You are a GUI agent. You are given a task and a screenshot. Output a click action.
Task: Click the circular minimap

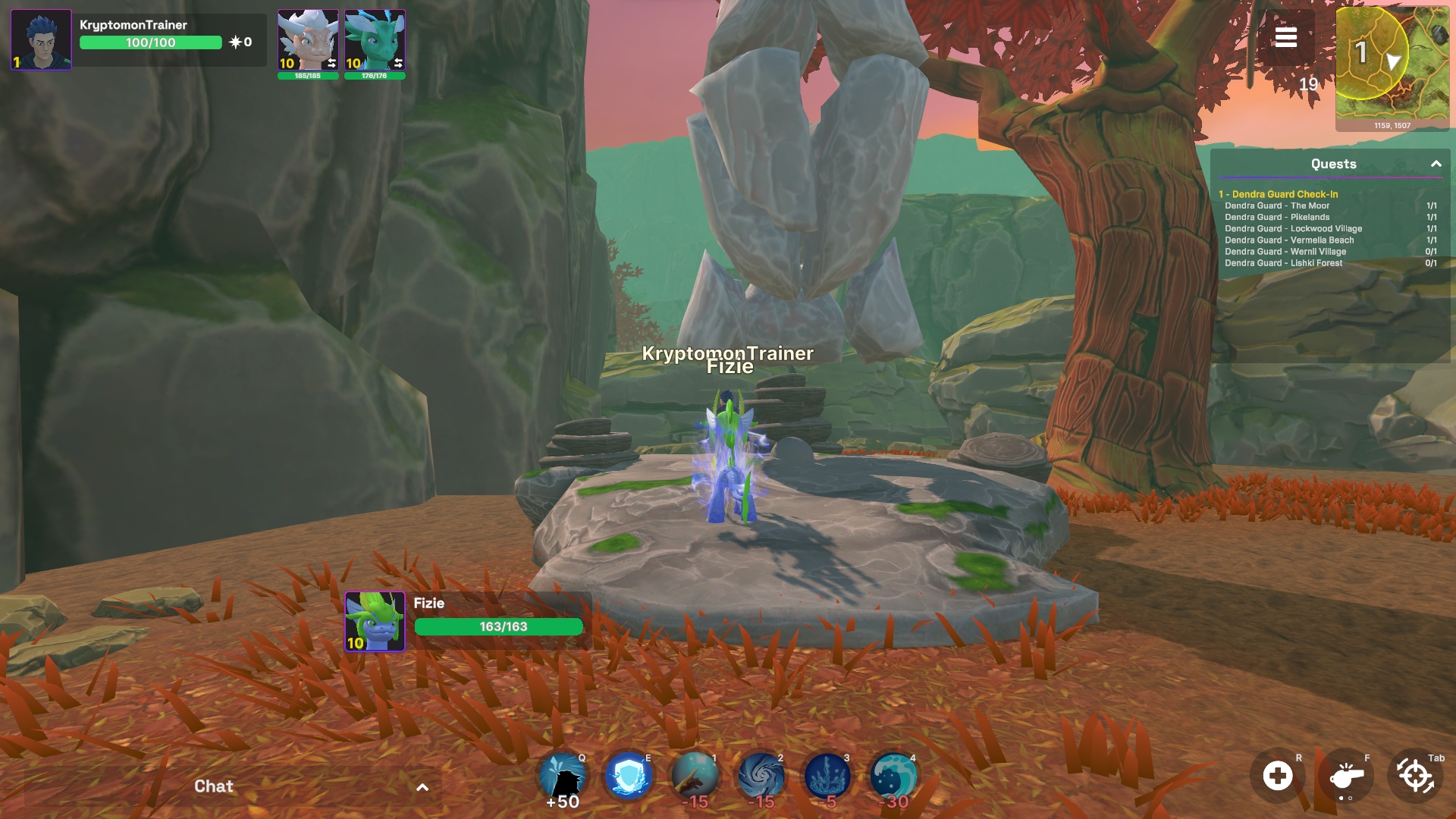click(1373, 53)
